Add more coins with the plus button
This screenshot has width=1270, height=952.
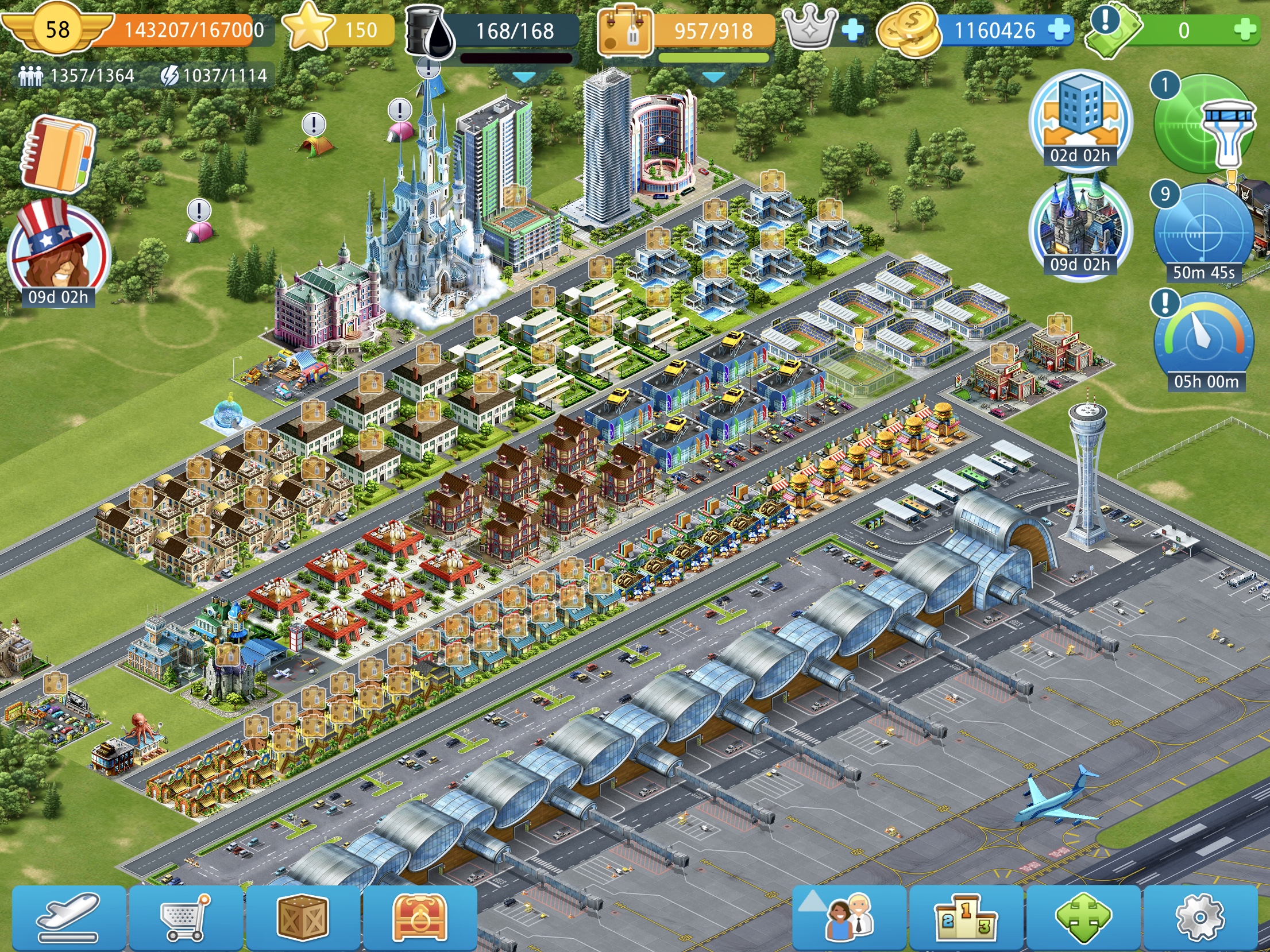click(x=1059, y=30)
